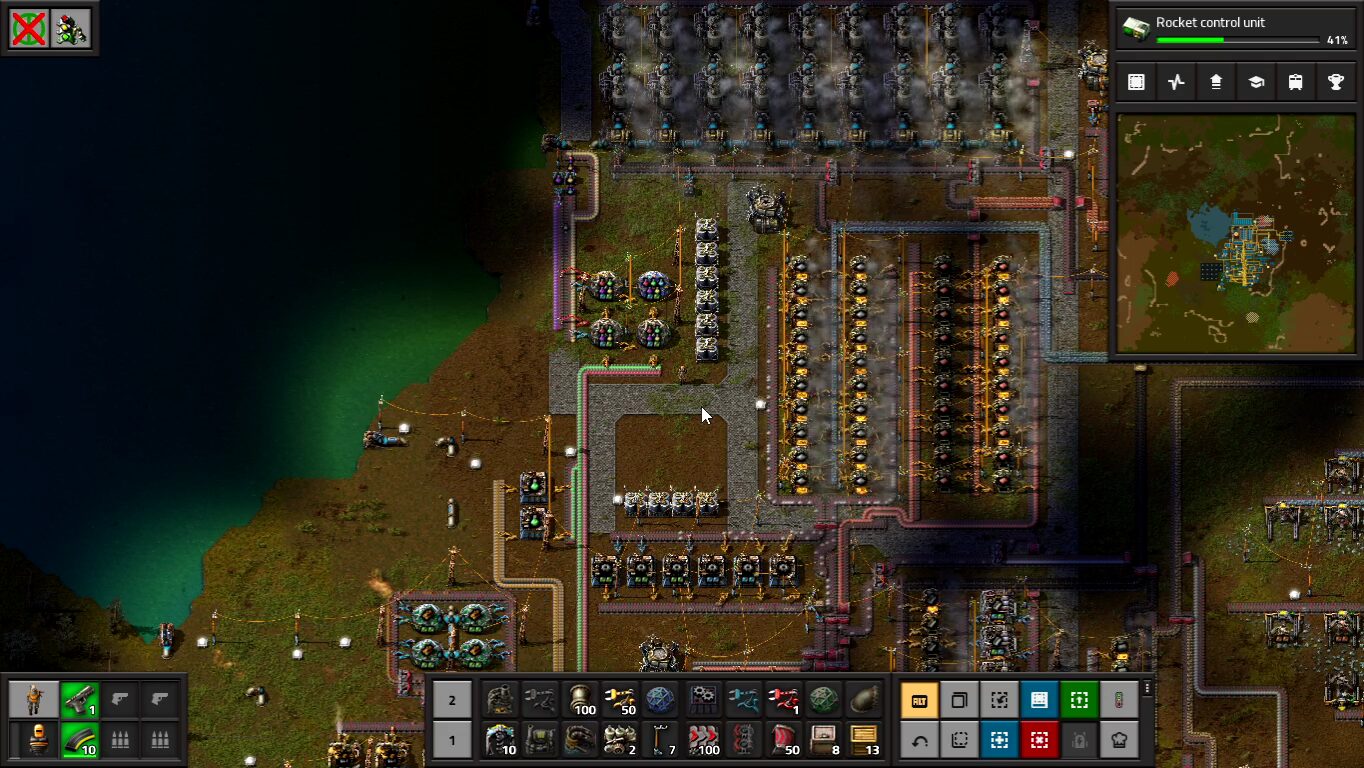The width and height of the screenshot is (1364, 768).
Task: Select the submachine gun weapon slot
Action: [80, 700]
